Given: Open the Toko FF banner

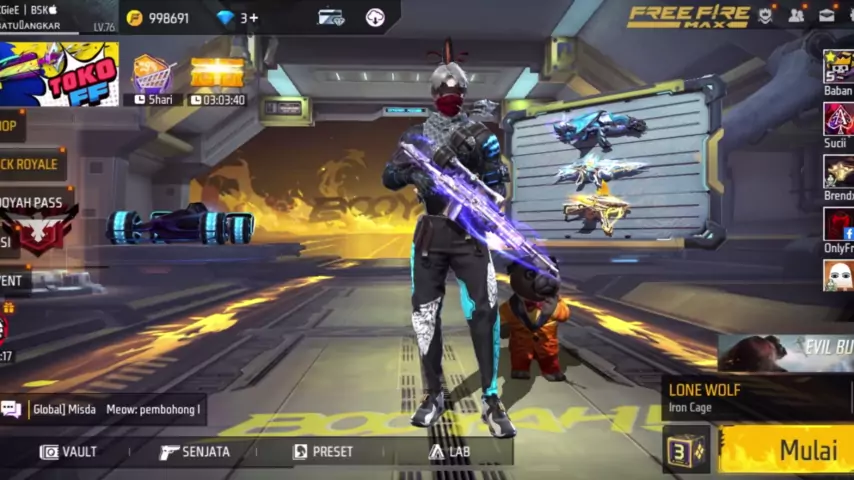Looking at the screenshot, I should (x=60, y=74).
